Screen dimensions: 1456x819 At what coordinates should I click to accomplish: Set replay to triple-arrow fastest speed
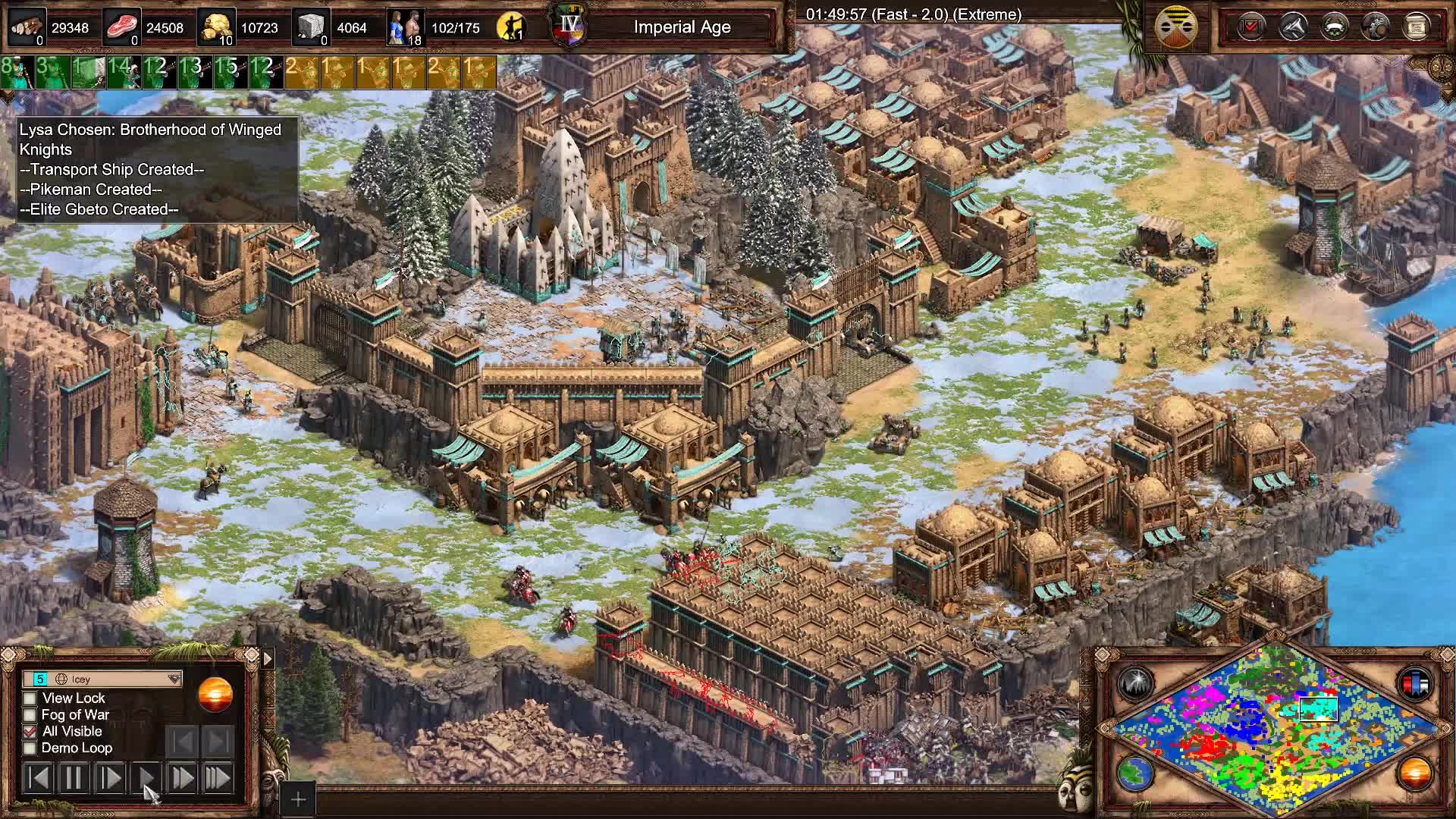218,778
